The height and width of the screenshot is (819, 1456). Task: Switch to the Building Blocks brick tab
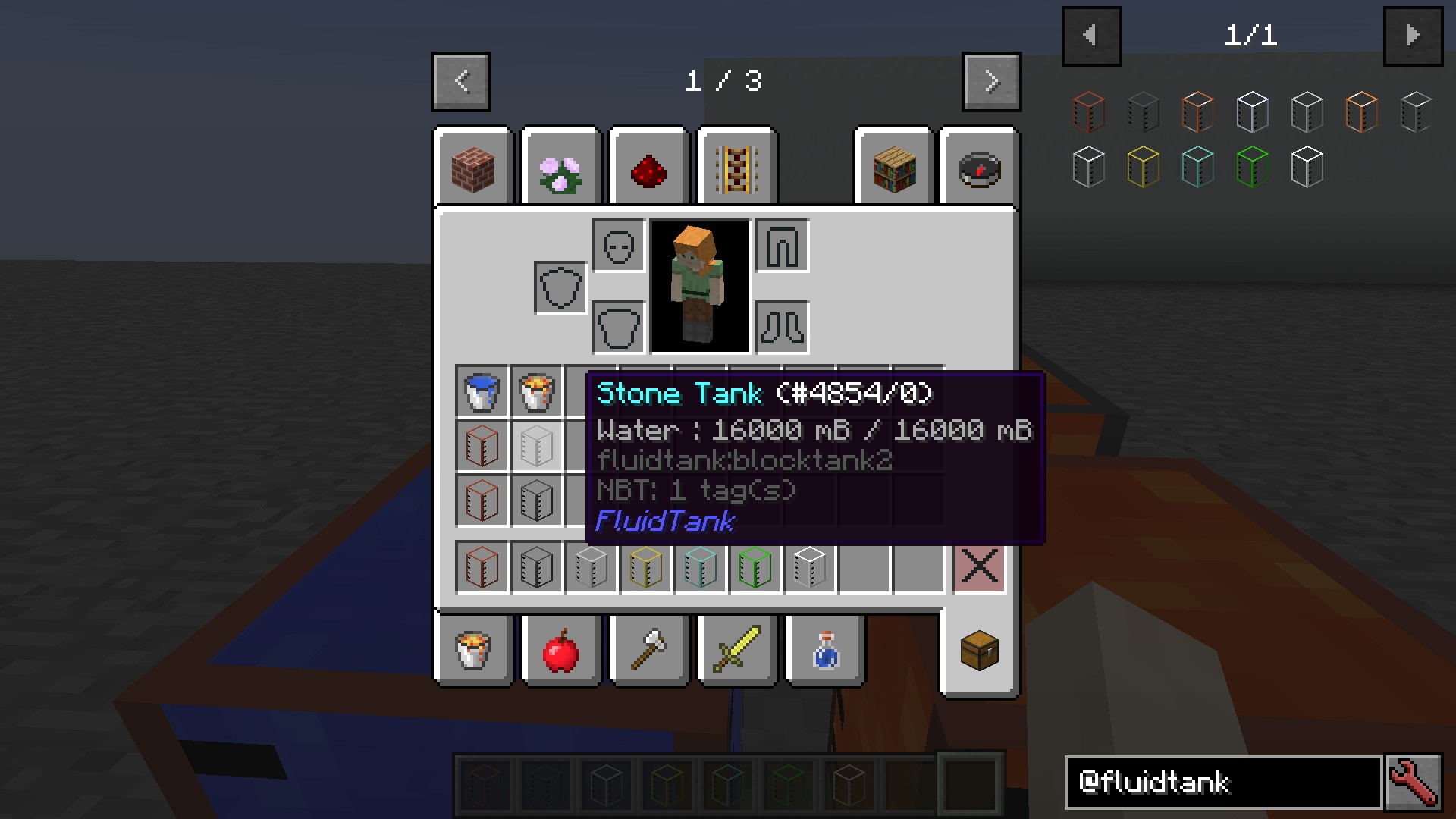473,168
